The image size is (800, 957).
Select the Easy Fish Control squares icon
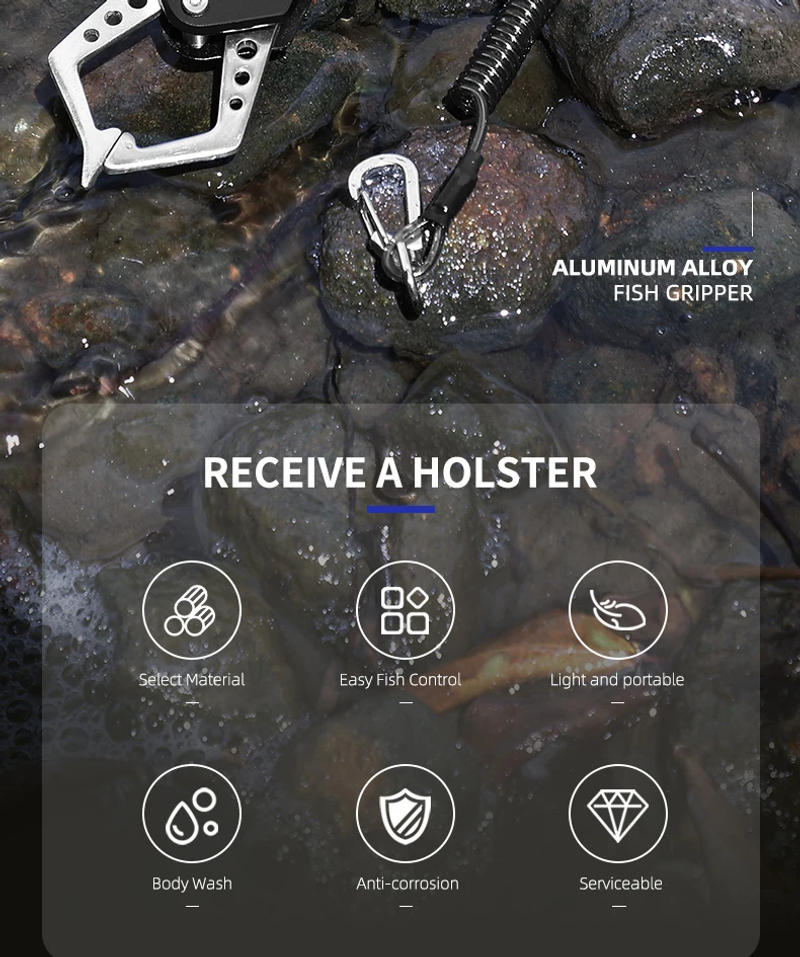click(405, 610)
